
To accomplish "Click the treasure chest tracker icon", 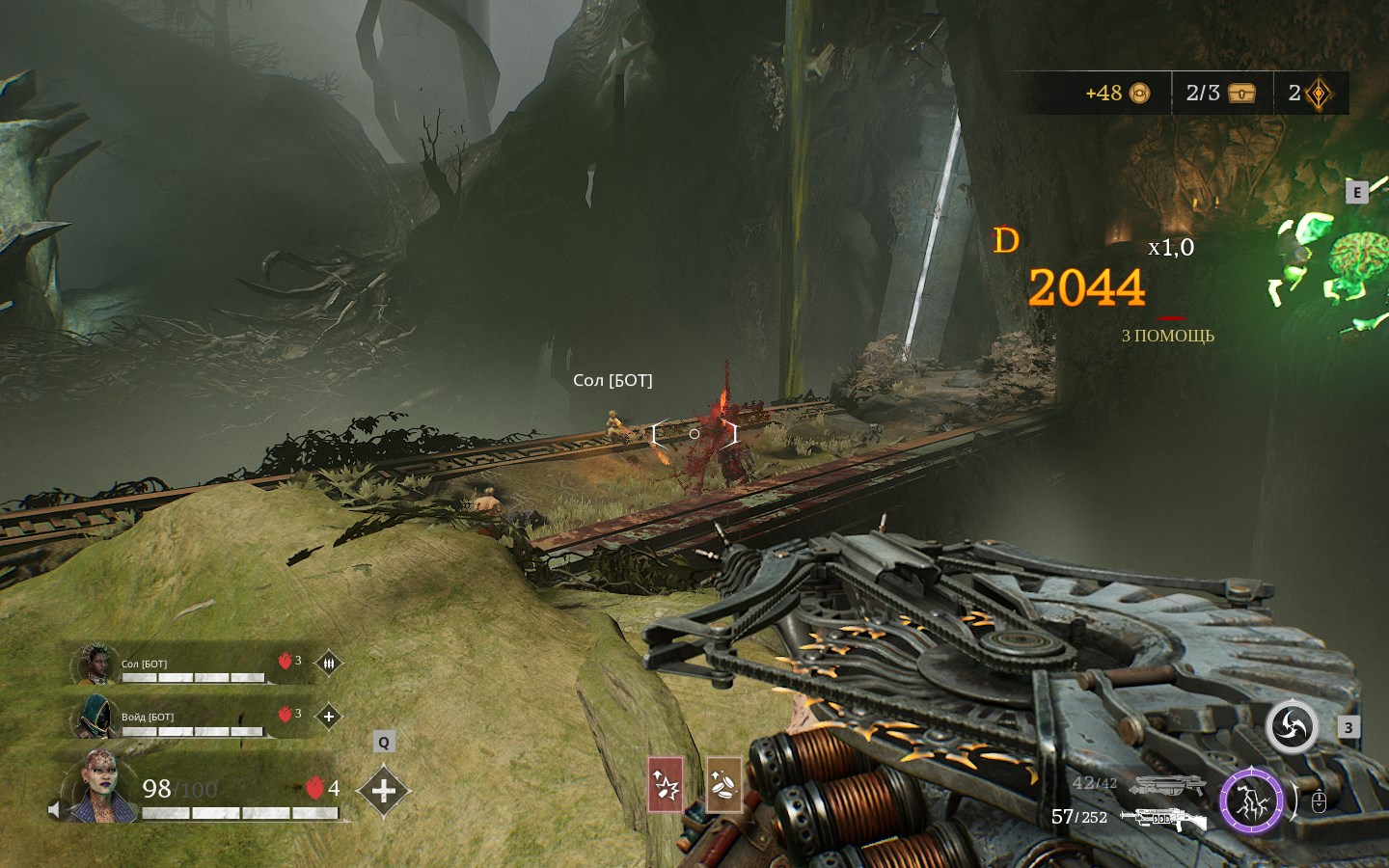I will click(x=1241, y=94).
